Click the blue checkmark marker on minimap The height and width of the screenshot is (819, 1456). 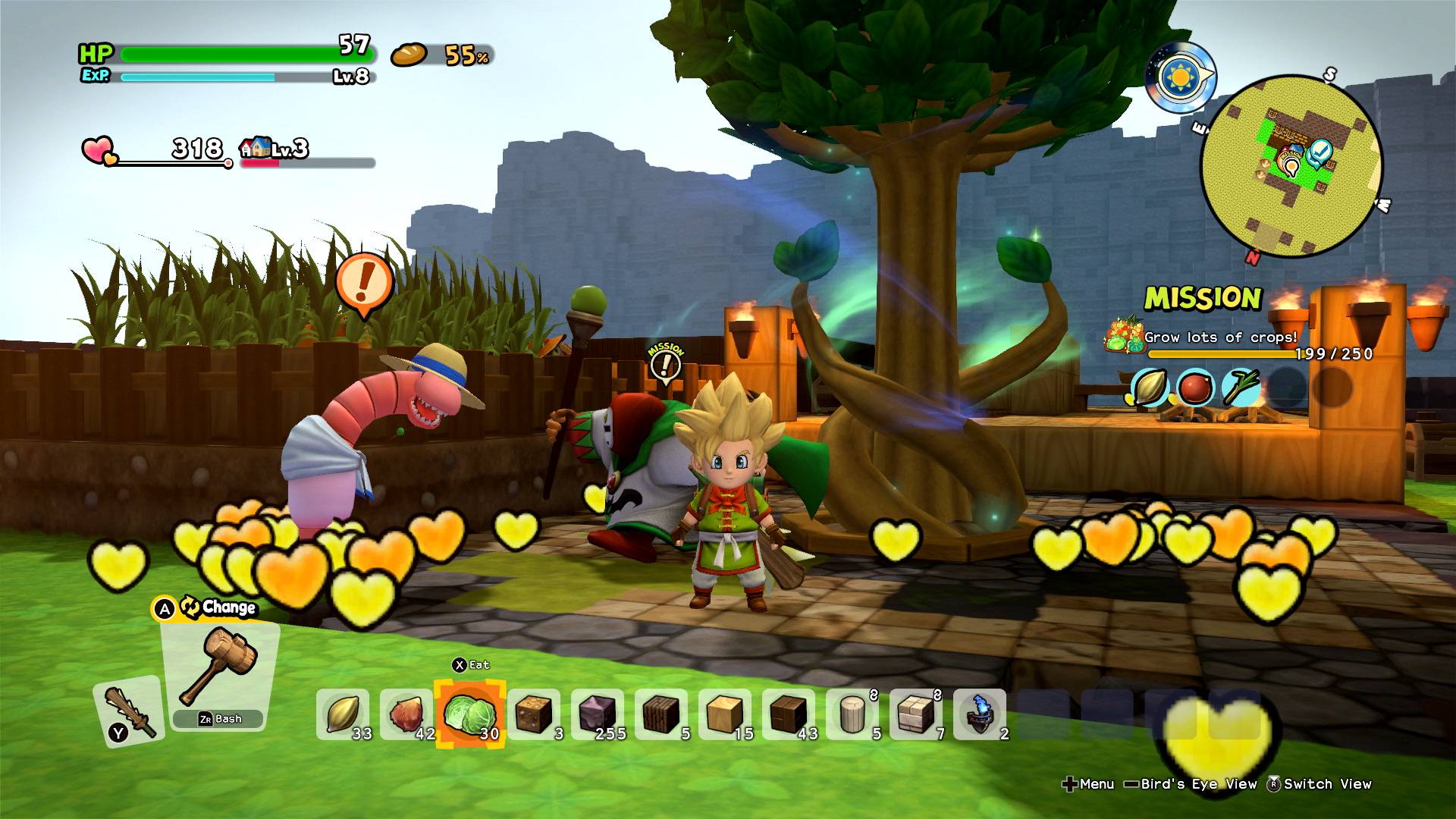[1322, 152]
